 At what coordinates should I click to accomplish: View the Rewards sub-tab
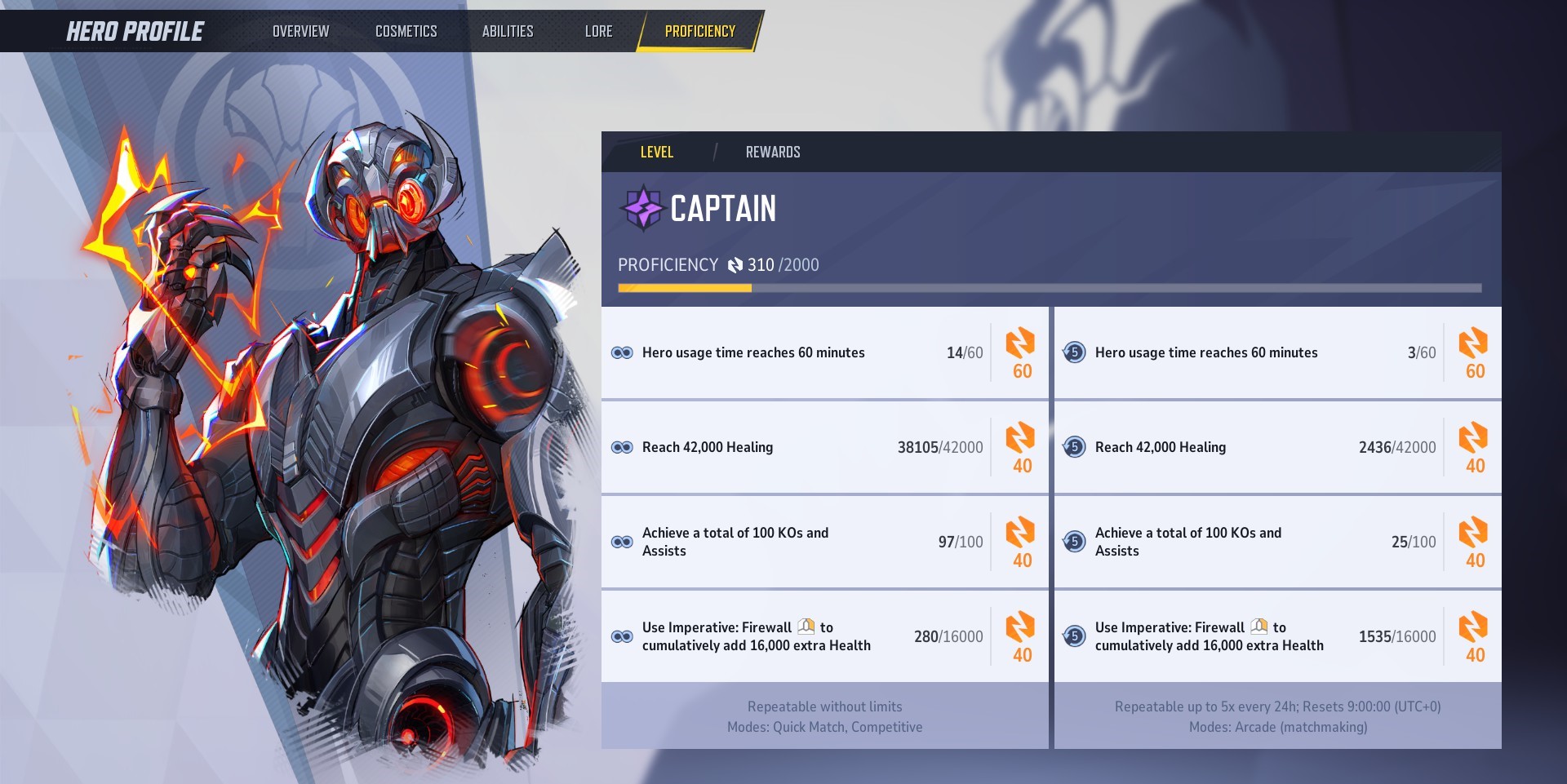(772, 152)
